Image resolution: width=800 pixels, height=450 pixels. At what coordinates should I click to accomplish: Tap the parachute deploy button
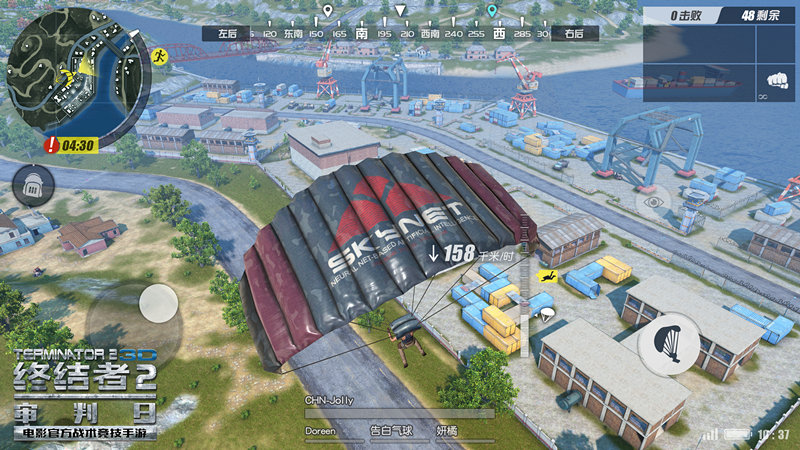668,345
